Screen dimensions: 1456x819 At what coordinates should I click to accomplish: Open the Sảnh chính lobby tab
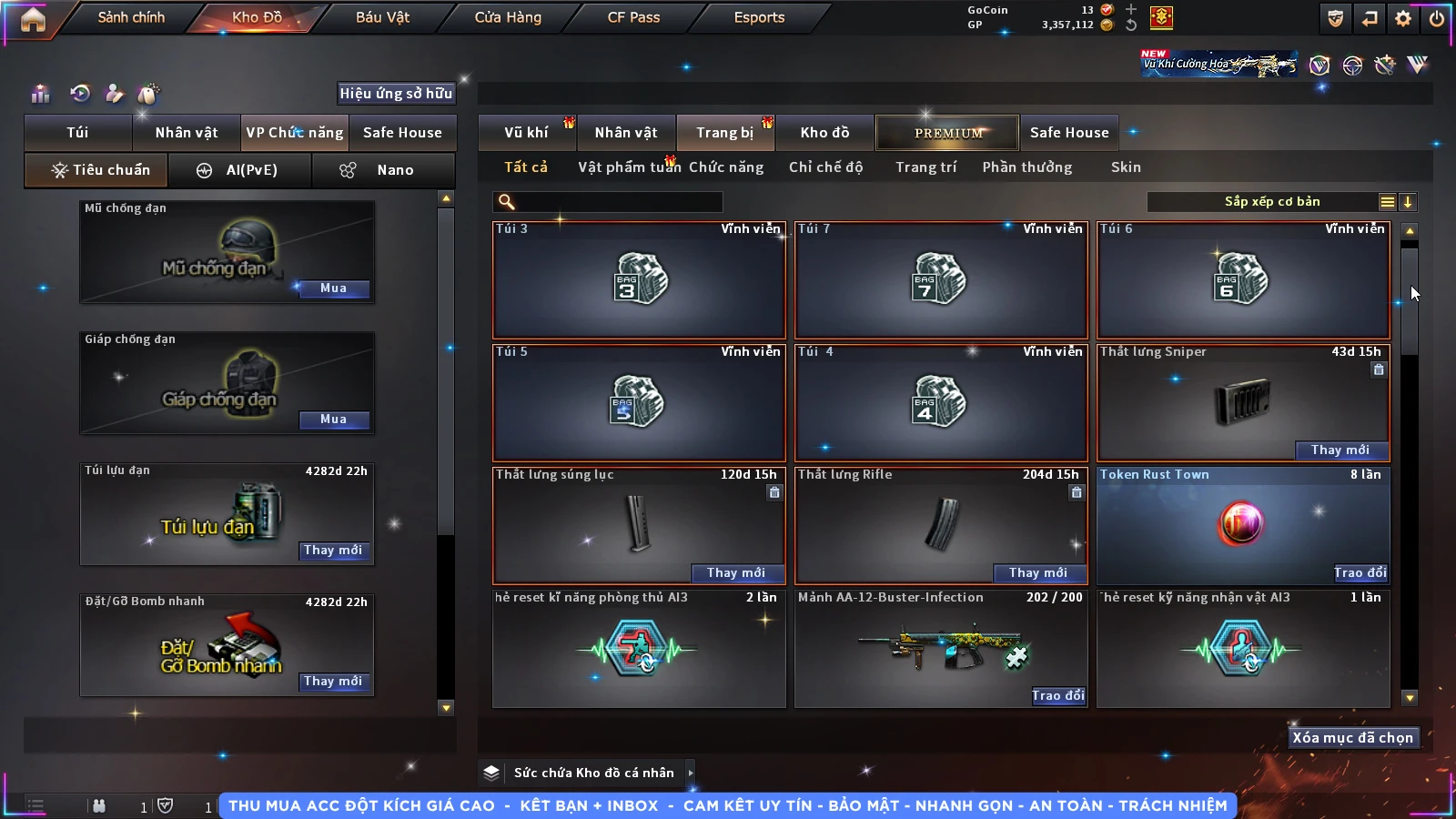(x=131, y=17)
